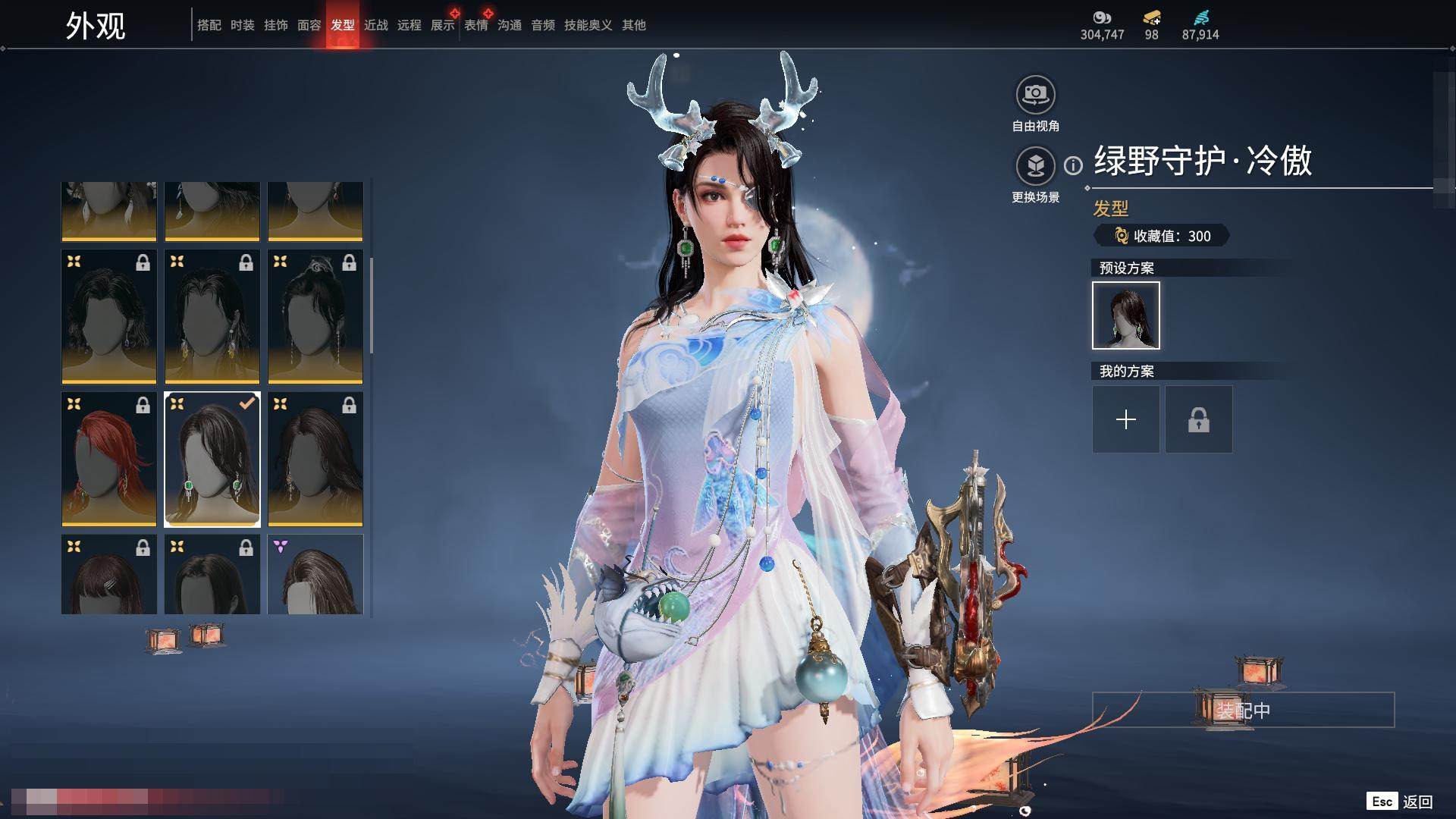Switch to the 搭配 tab

click(x=209, y=25)
